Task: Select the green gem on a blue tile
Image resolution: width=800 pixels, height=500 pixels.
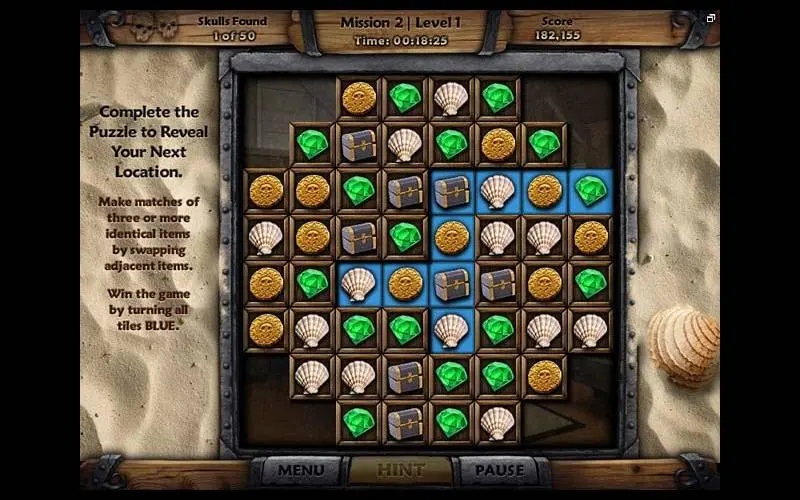Action: coord(591,191)
